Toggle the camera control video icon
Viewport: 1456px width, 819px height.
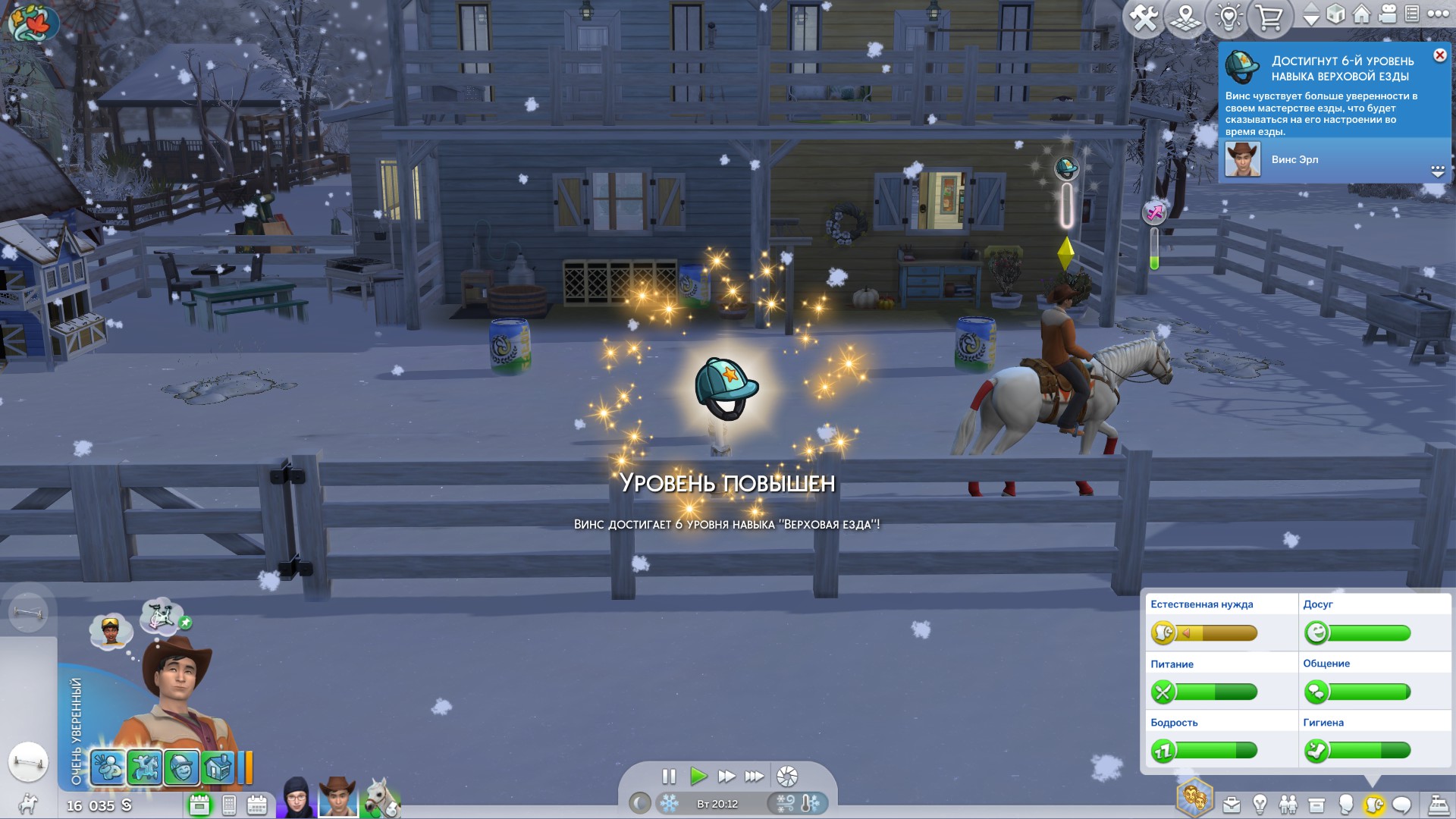point(1388,14)
